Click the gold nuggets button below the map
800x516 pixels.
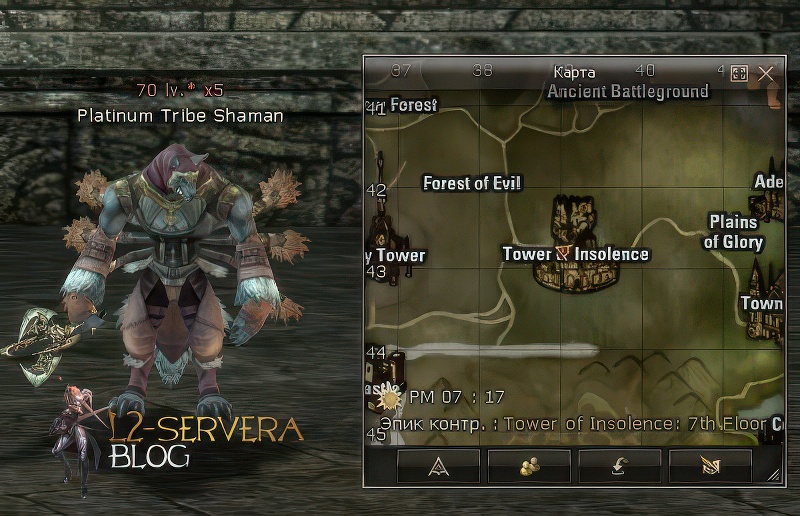[x=529, y=466]
